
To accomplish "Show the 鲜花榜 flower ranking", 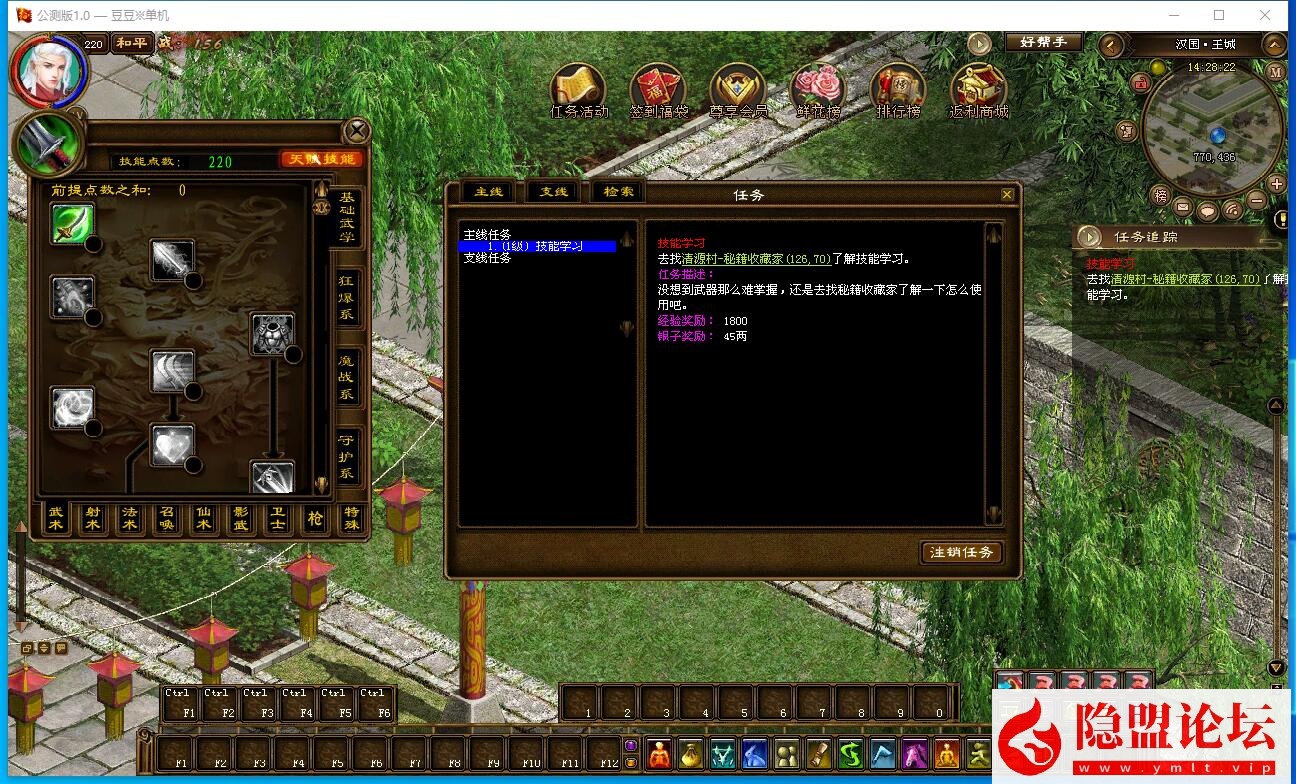I will pos(818,90).
